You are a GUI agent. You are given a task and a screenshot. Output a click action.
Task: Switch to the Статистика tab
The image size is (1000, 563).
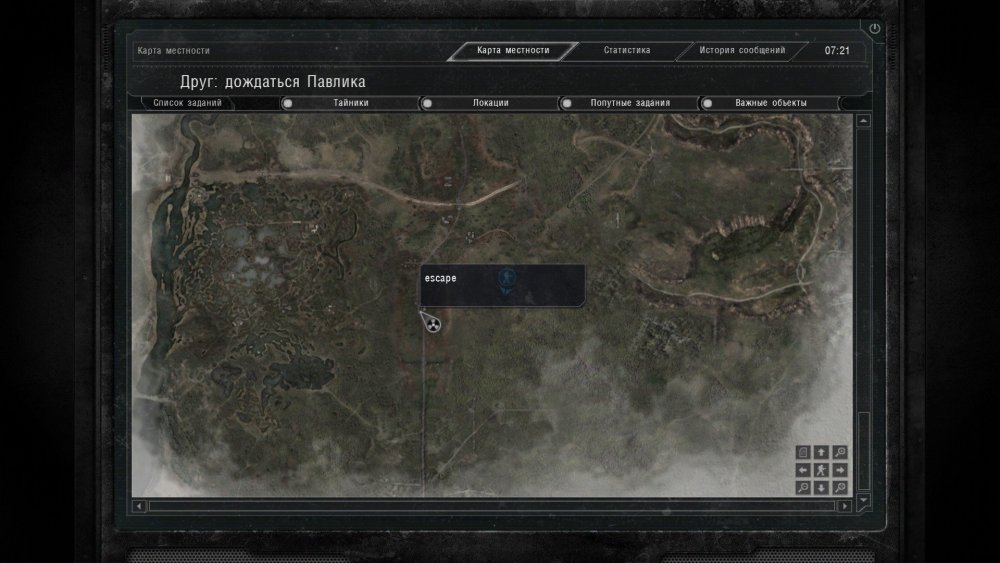point(627,50)
